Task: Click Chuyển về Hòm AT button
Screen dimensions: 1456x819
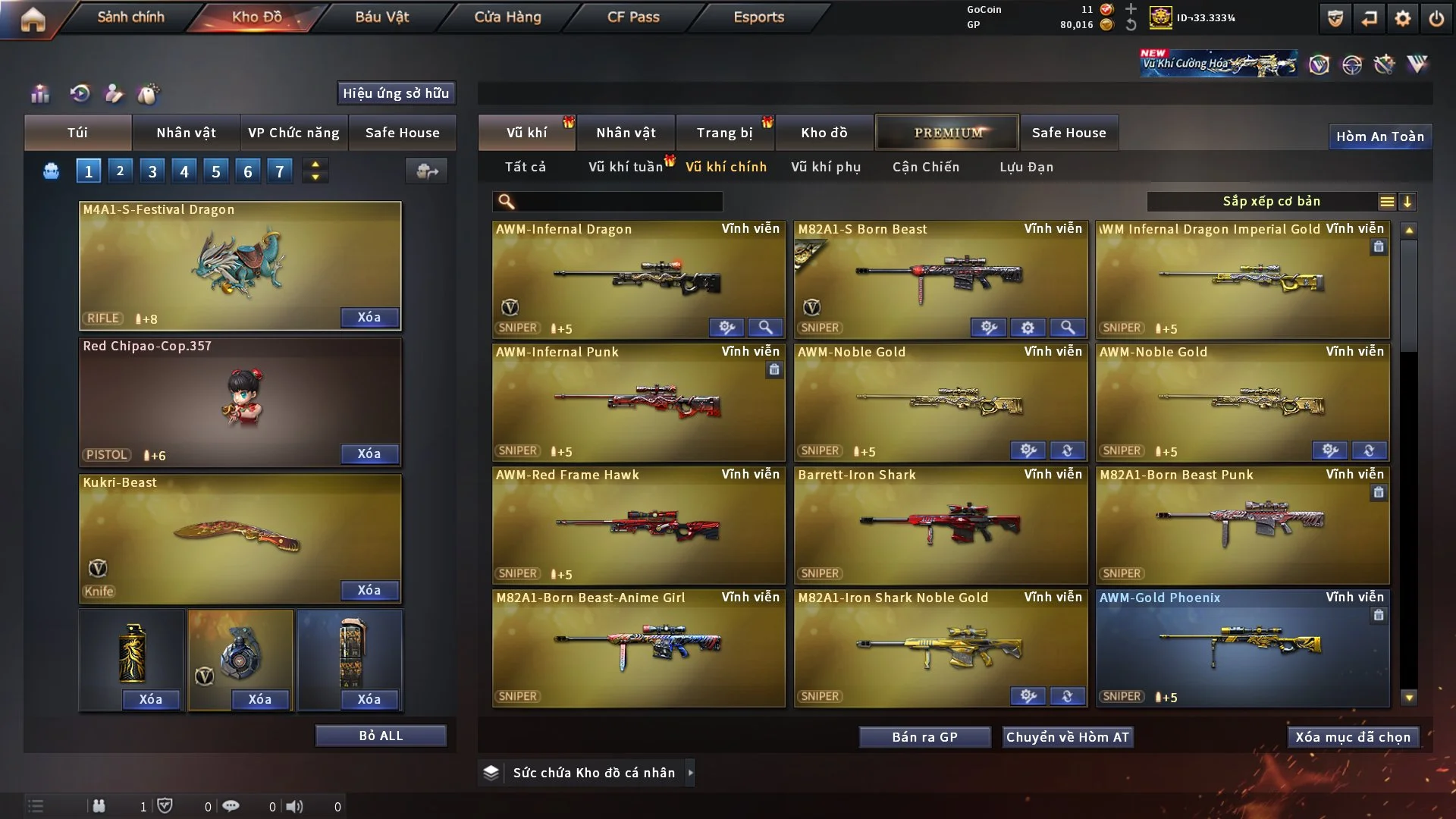Action: pos(1068,737)
